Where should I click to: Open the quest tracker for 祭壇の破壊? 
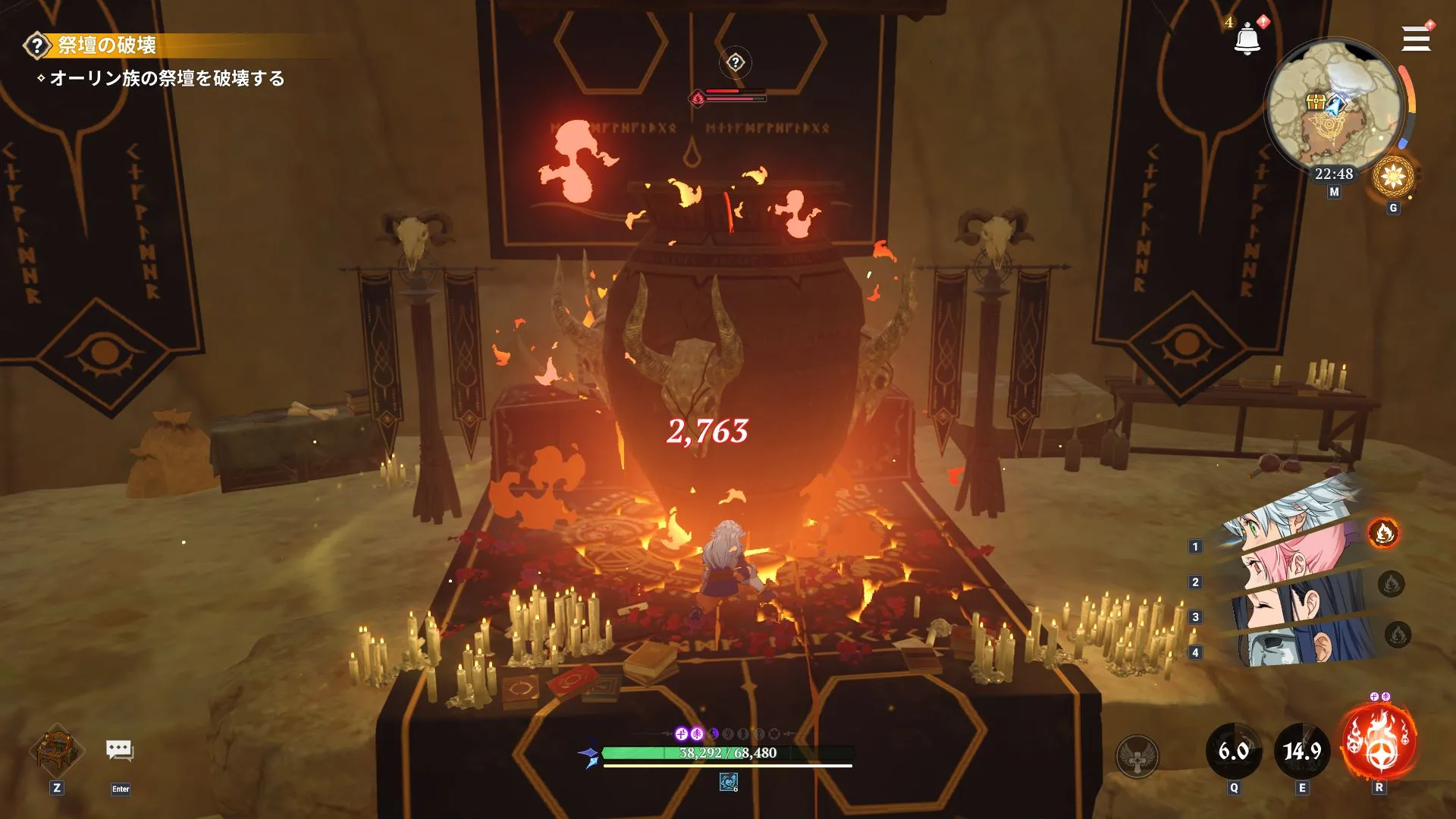point(106,45)
